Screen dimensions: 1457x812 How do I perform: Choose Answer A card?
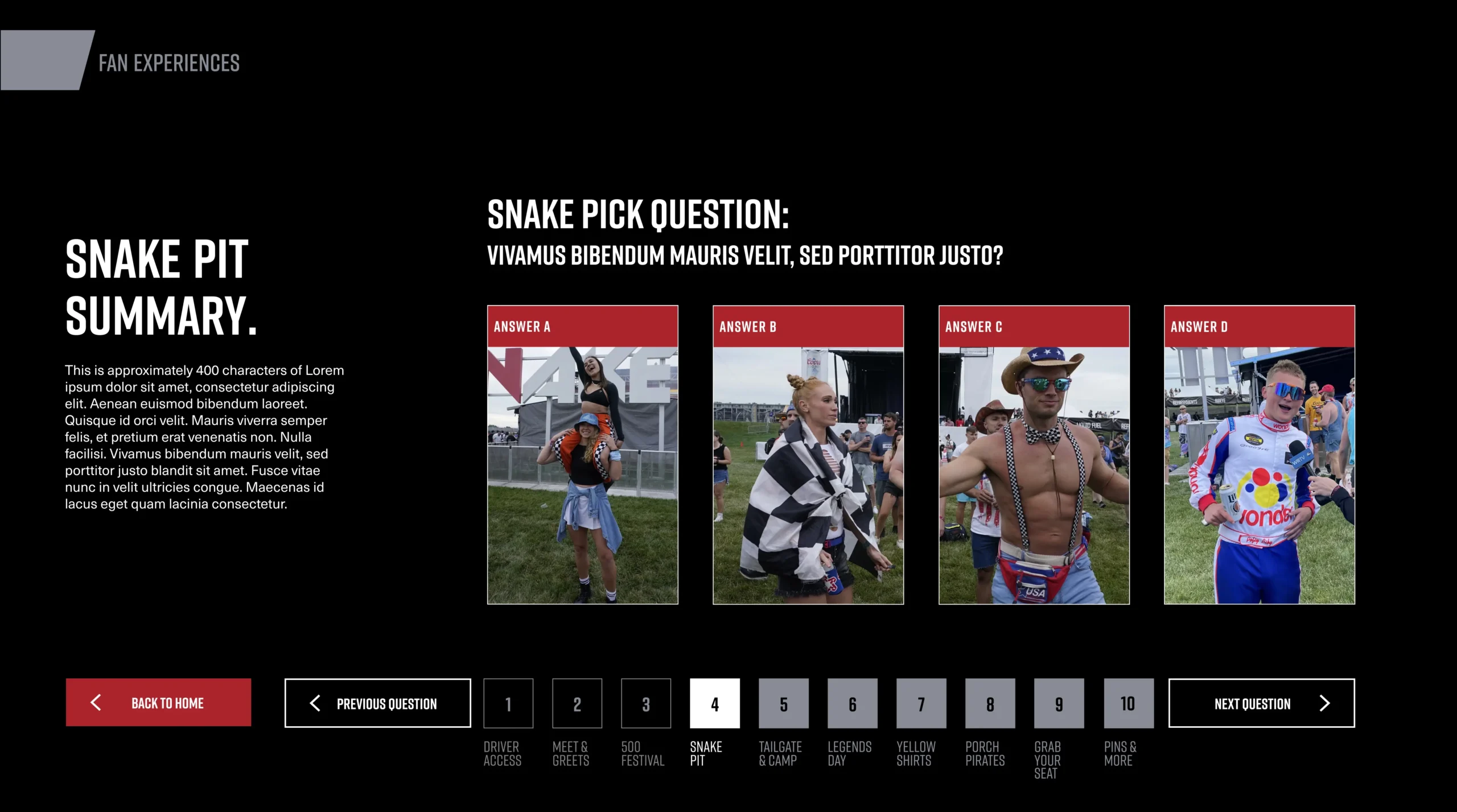(x=582, y=455)
